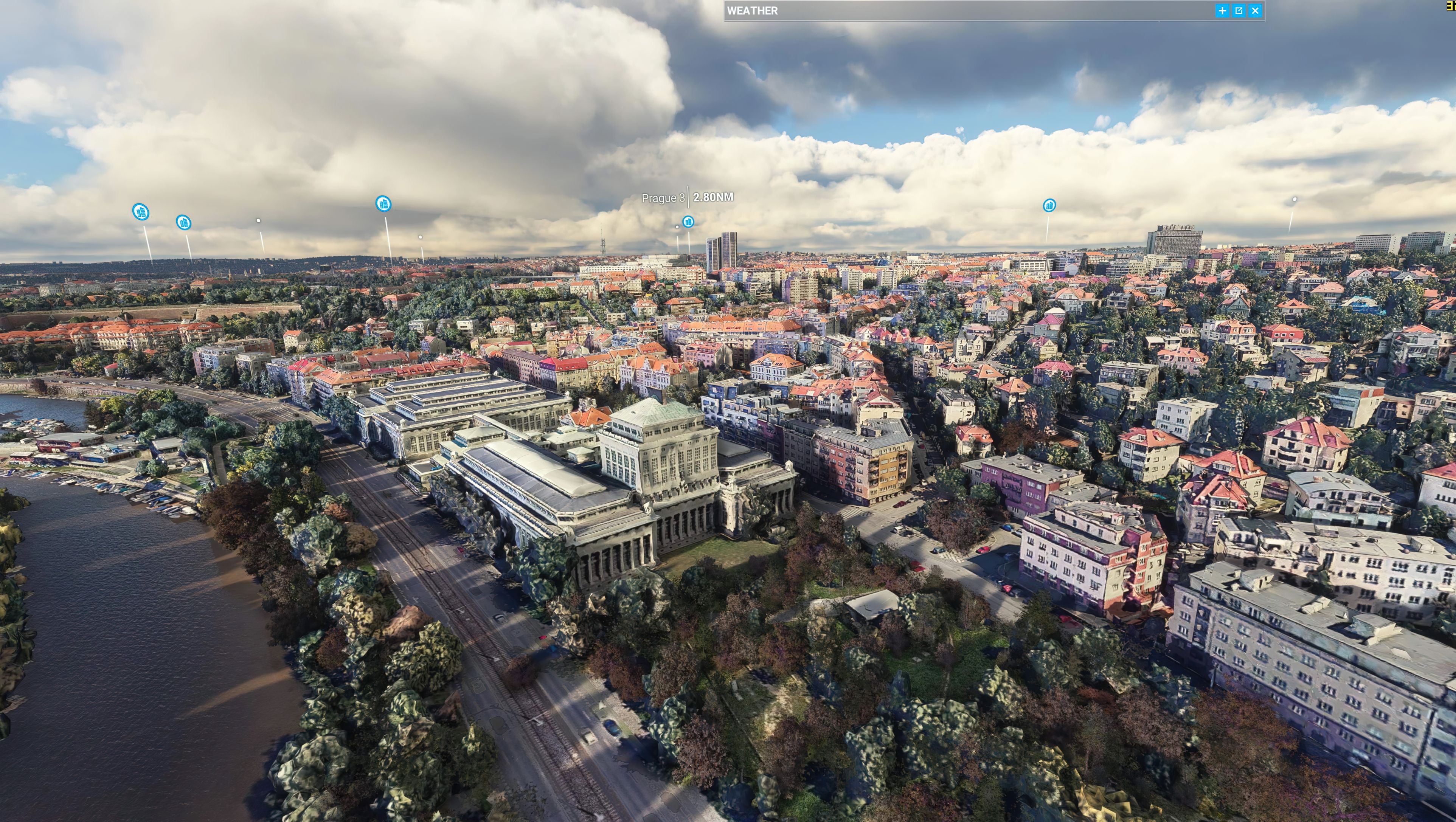
Task: Select the Prague 3 city marker icon
Action: click(688, 222)
